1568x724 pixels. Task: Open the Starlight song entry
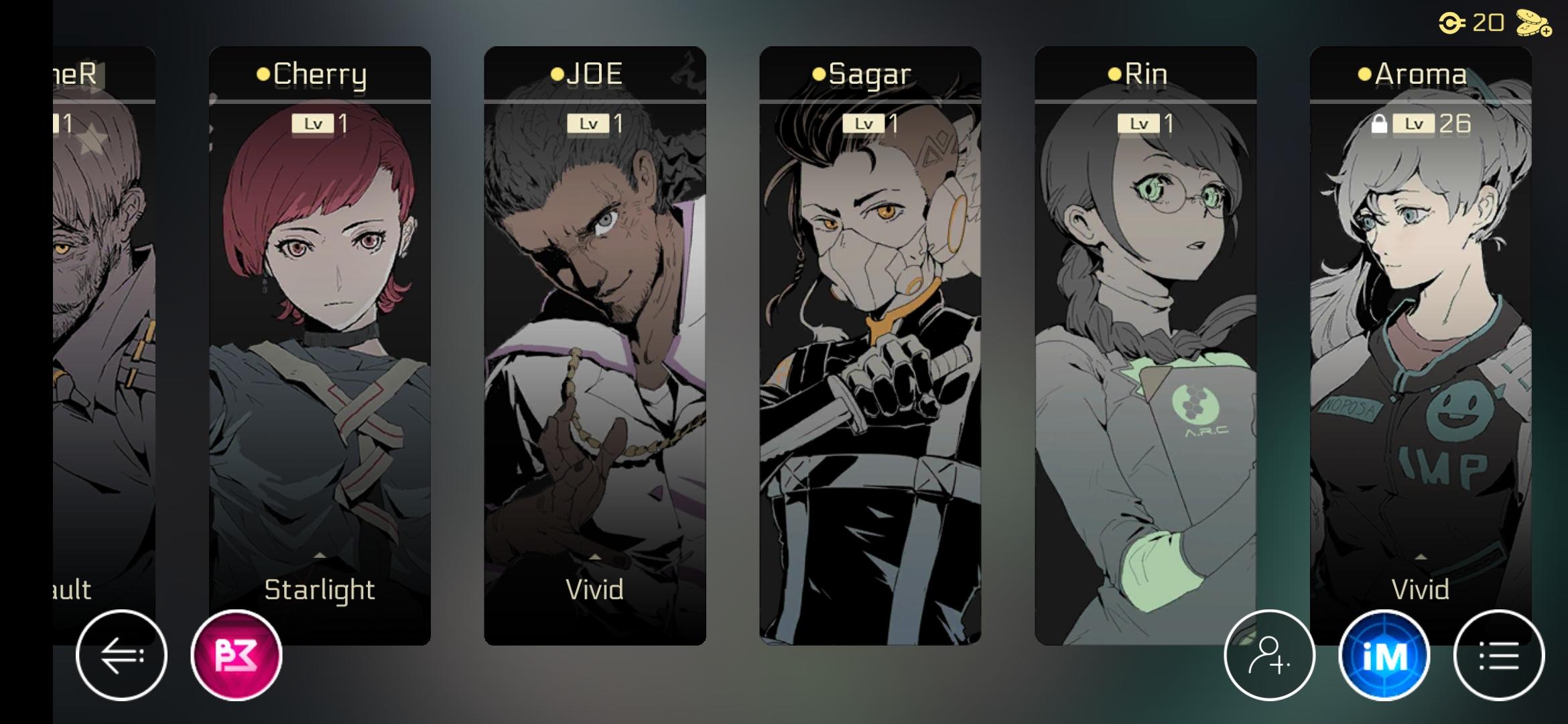(x=321, y=590)
